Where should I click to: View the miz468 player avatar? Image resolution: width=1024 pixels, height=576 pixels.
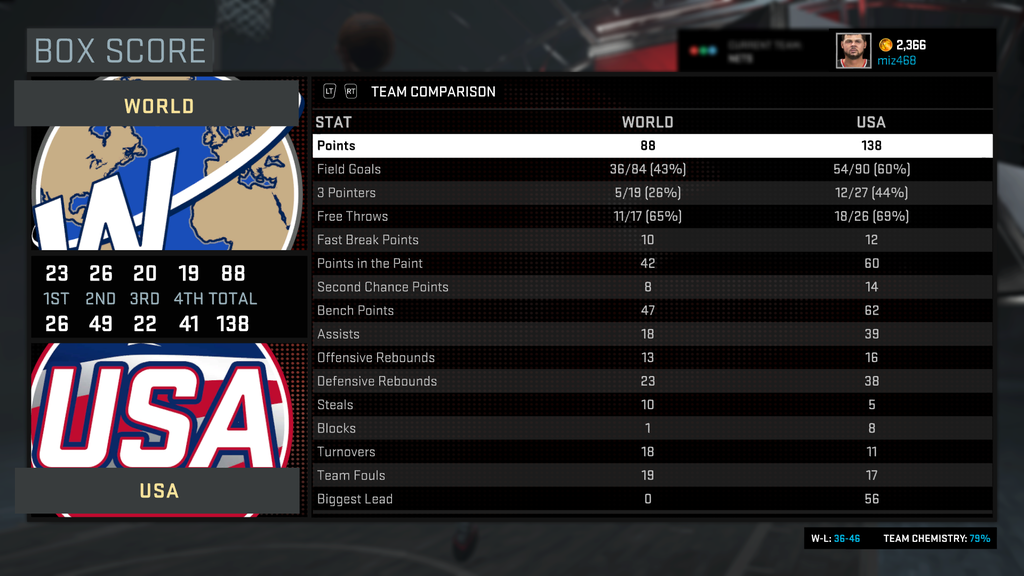[853, 51]
